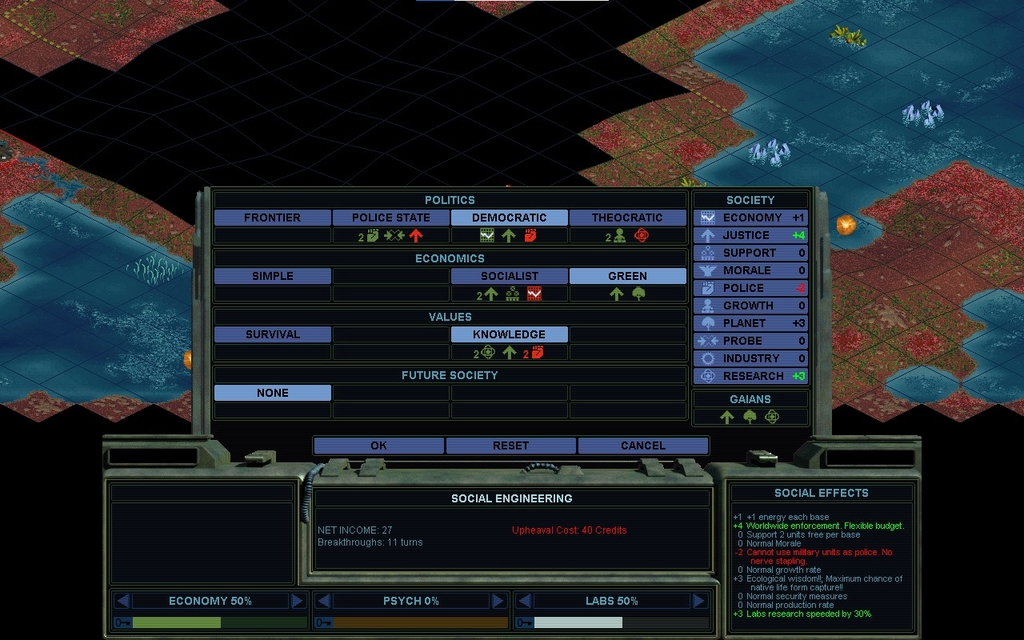The image size is (1024, 640).
Task: Decrease Psych allocation with left arrow
Action: pos(323,601)
